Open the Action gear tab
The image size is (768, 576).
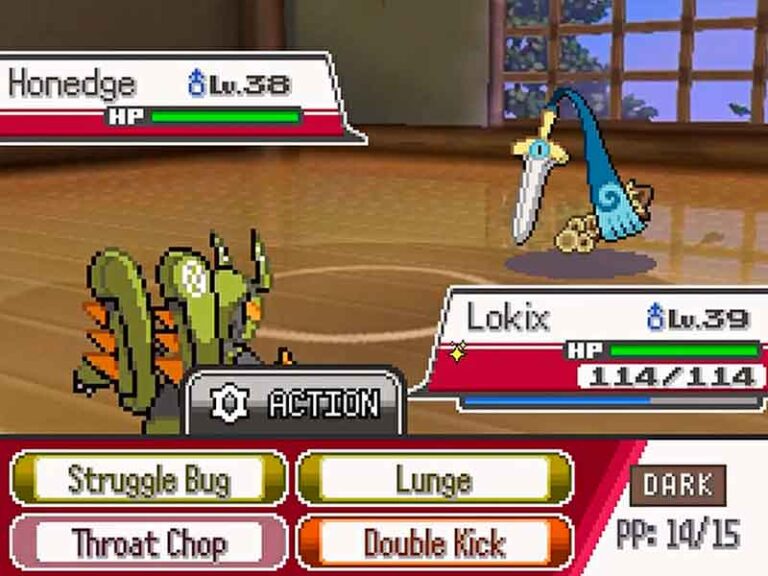(x=296, y=403)
